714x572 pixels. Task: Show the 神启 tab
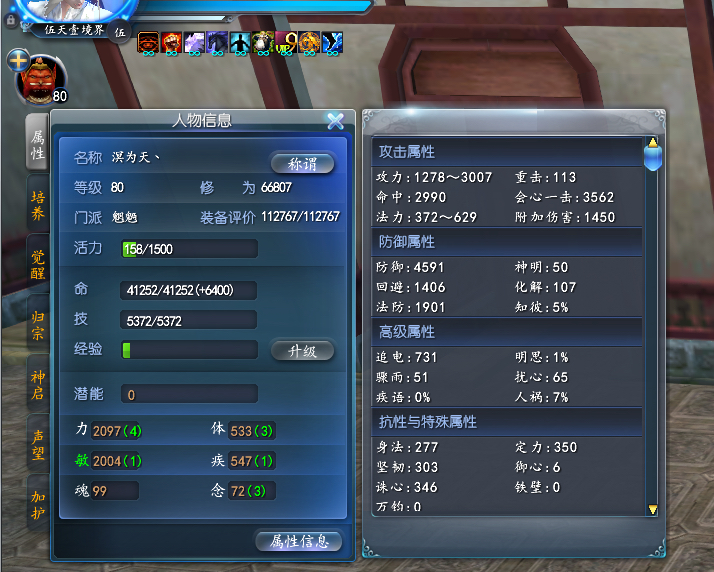point(37,384)
